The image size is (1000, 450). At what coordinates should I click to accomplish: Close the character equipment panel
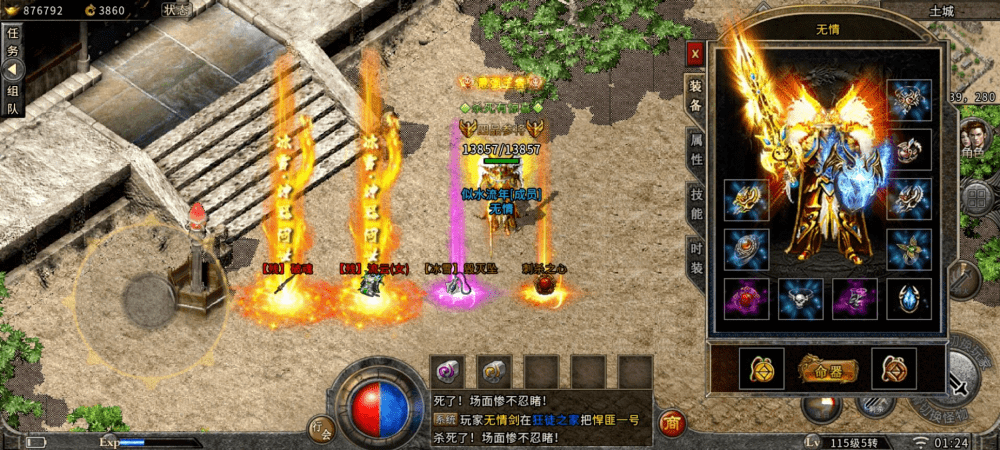(x=696, y=53)
